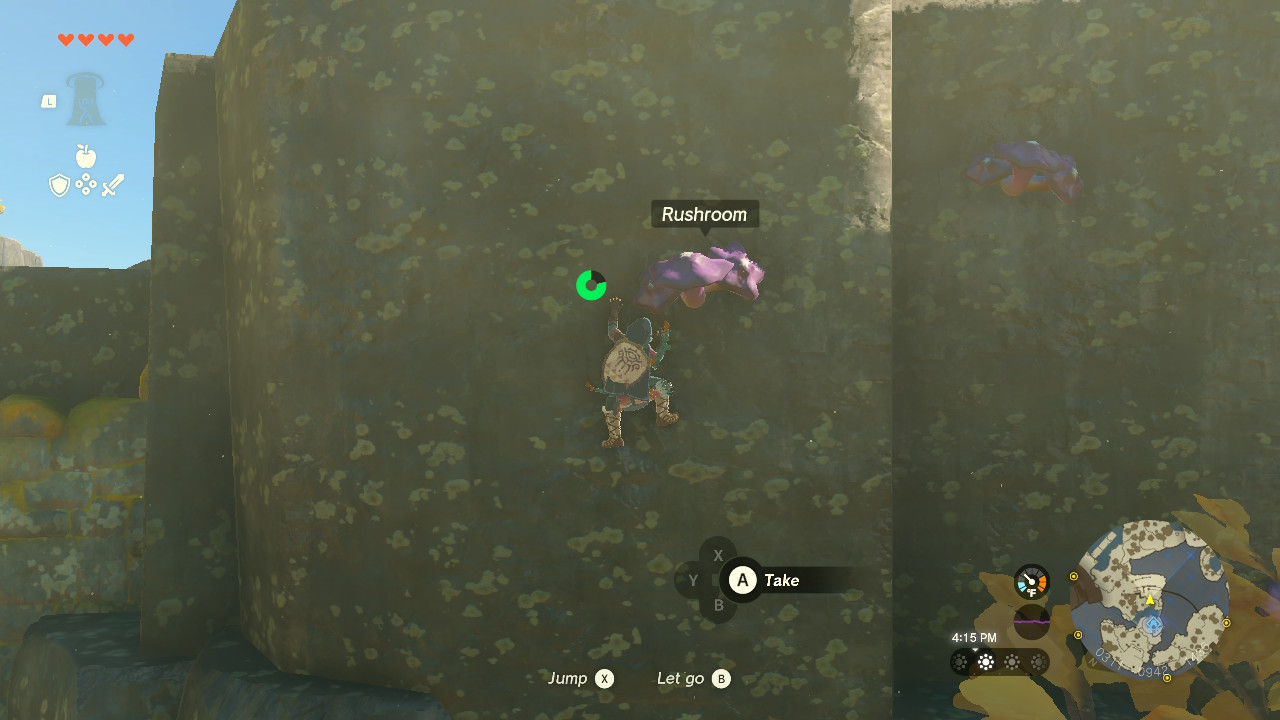The height and width of the screenshot is (720, 1280).
Task: Click the Rushroom item label
Action: coord(704,214)
